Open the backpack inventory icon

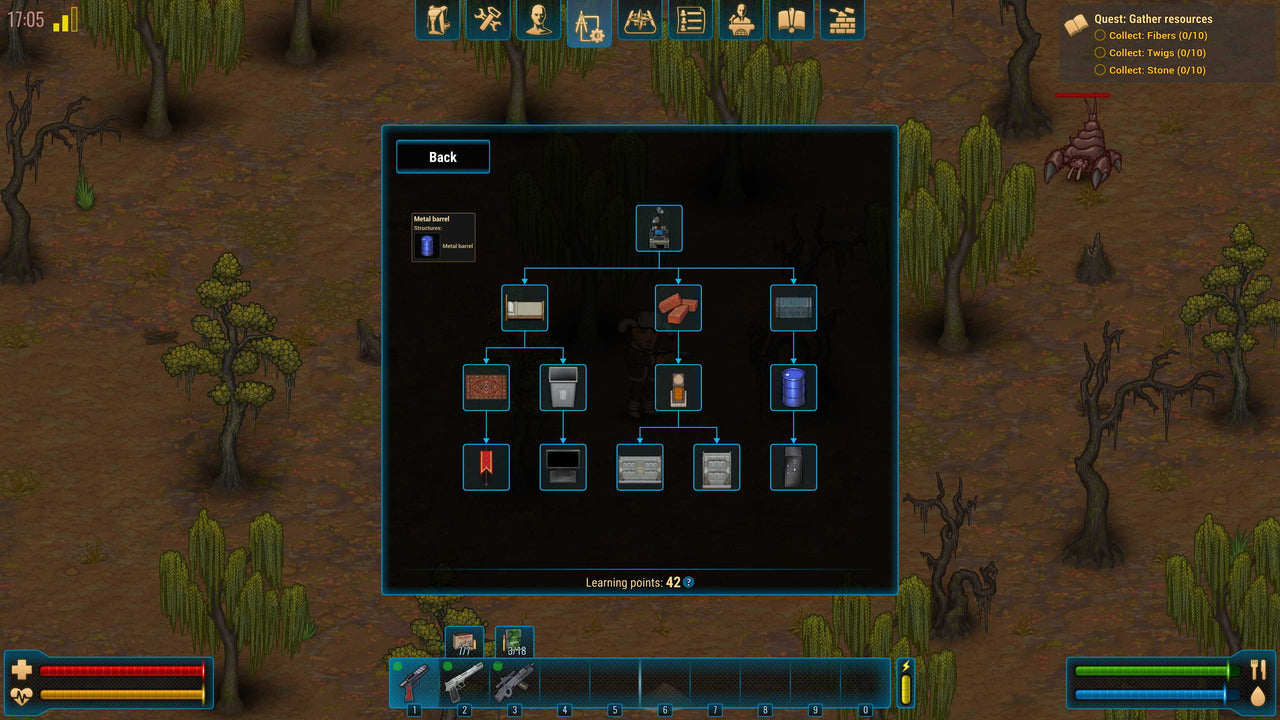[x=437, y=20]
